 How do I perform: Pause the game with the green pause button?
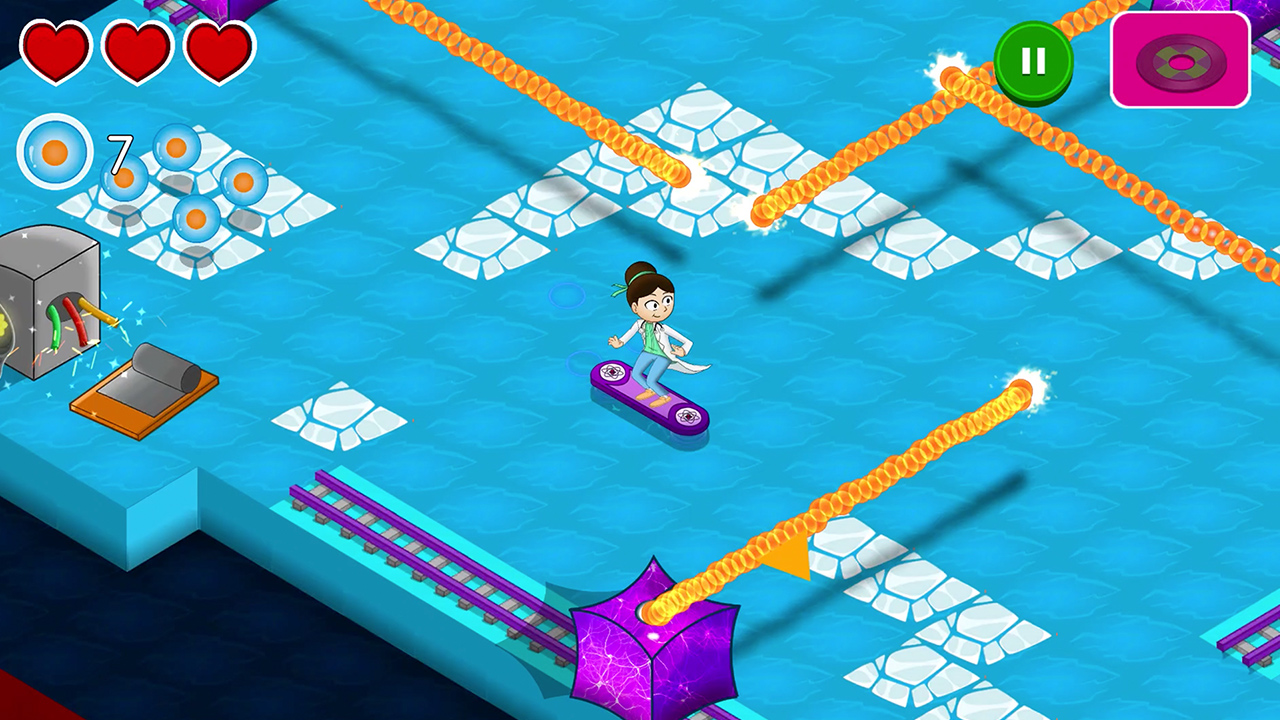[1034, 60]
